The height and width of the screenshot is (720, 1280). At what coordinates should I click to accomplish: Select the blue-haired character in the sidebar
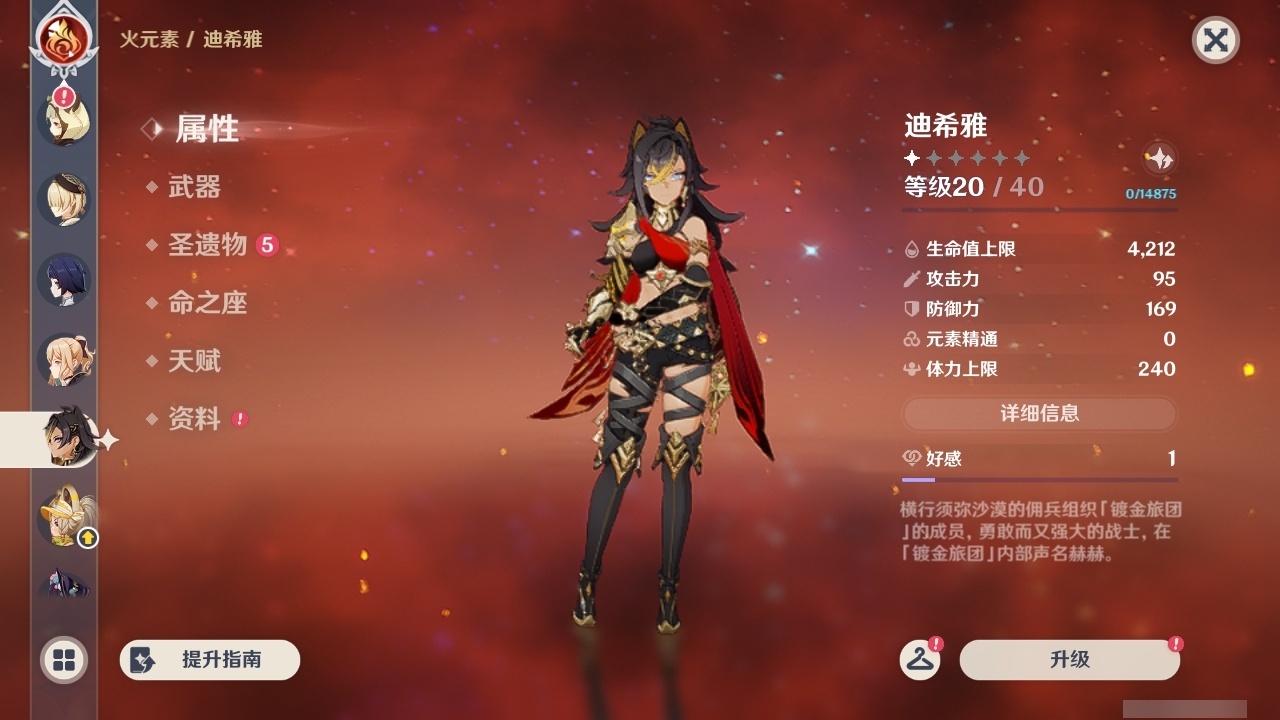pyautogui.click(x=60, y=280)
